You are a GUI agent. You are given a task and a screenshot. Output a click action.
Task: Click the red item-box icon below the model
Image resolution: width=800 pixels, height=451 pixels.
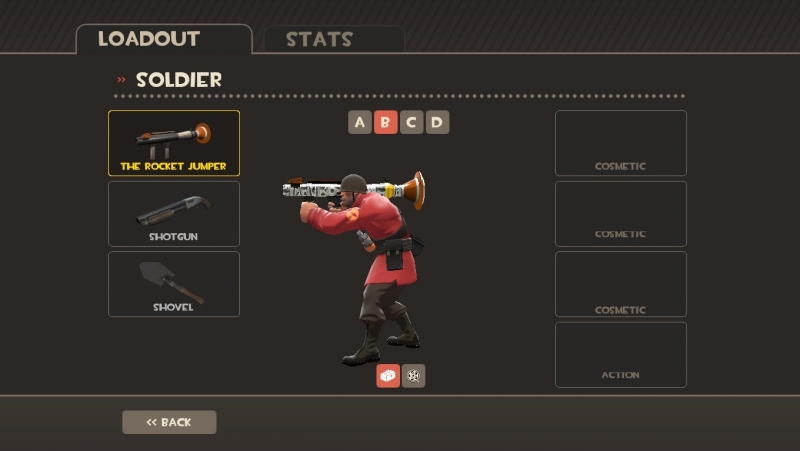tap(388, 375)
